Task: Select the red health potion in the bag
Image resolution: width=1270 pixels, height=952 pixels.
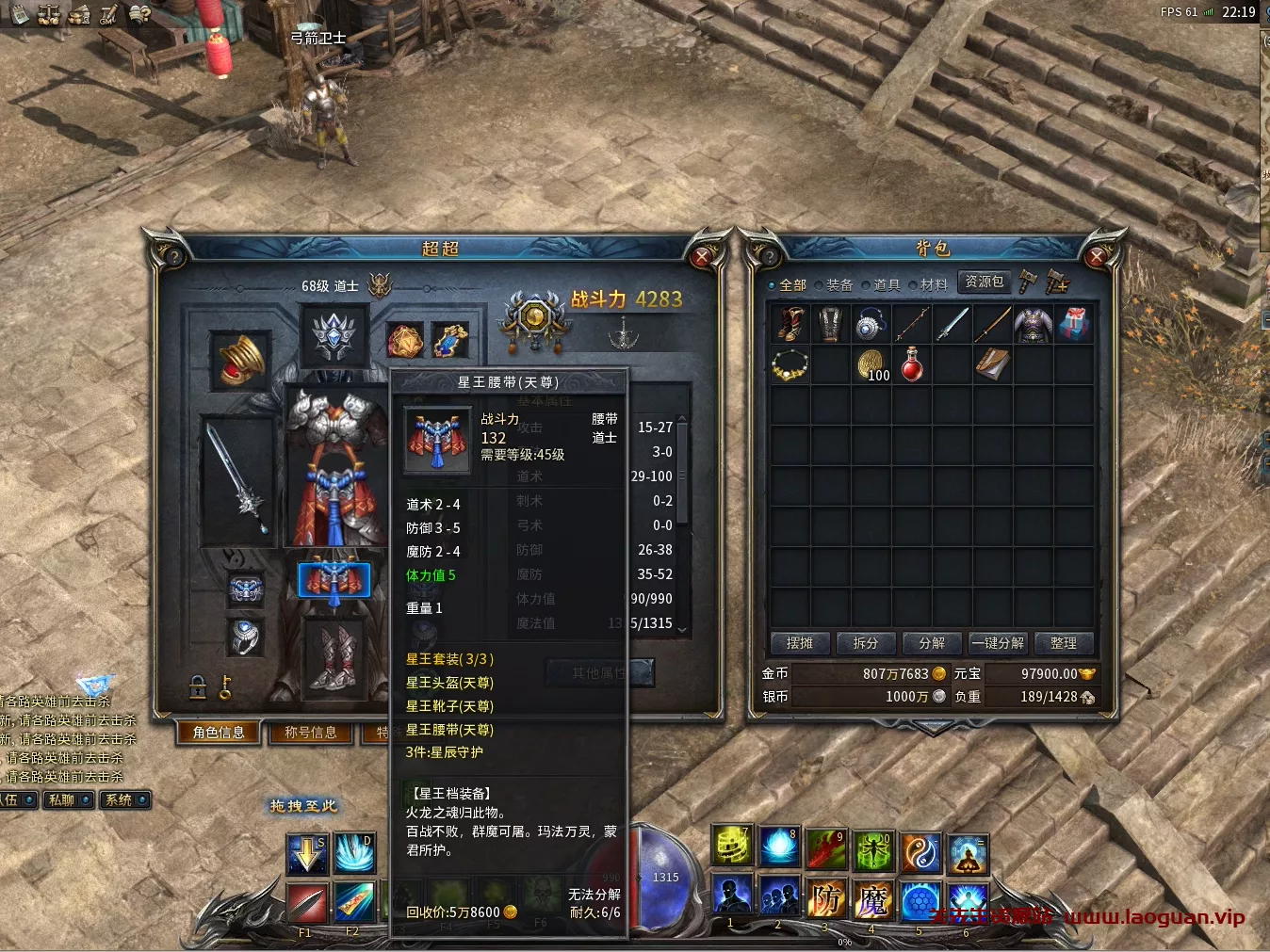Action: [912, 364]
